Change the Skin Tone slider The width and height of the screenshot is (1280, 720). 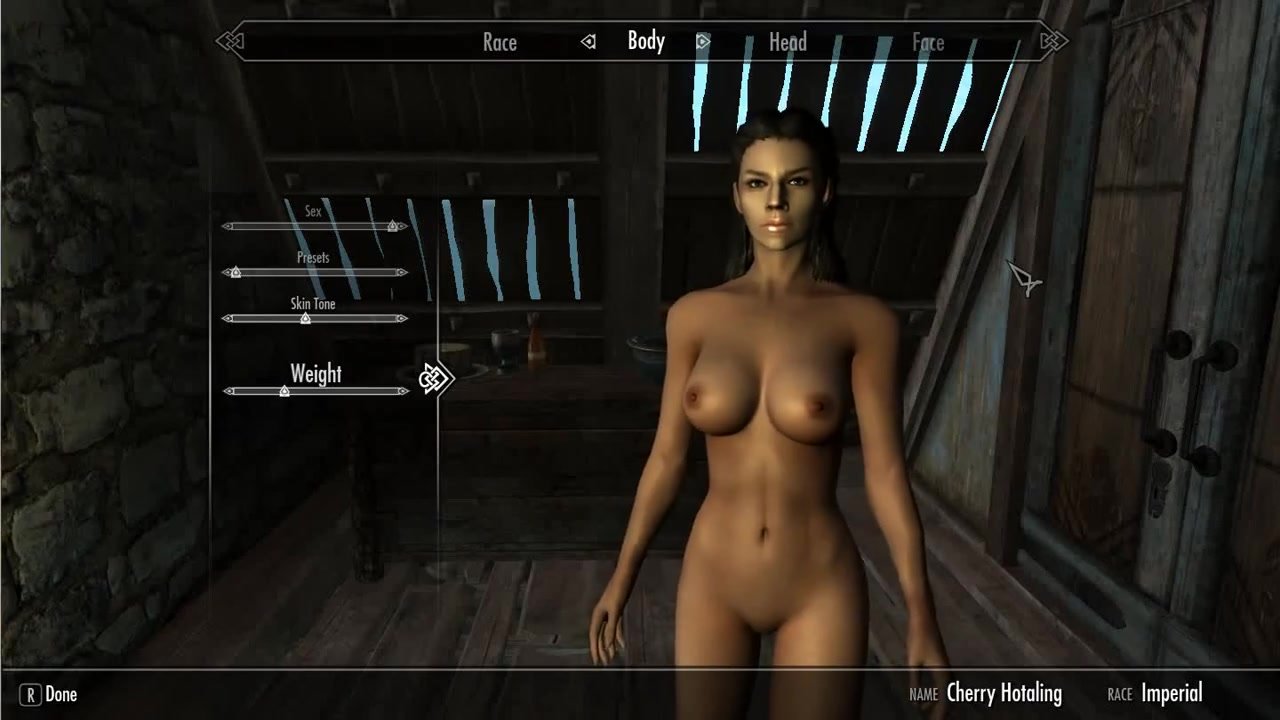[305, 319]
